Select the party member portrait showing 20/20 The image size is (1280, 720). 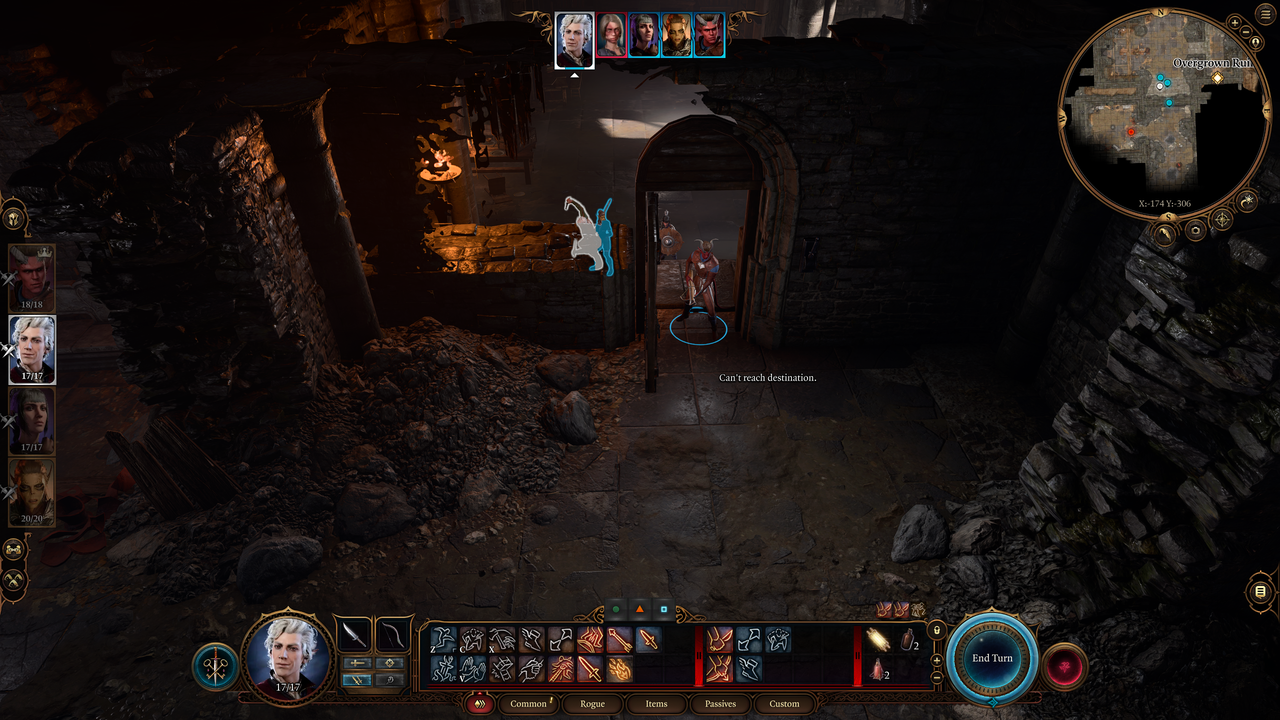click(32, 491)
